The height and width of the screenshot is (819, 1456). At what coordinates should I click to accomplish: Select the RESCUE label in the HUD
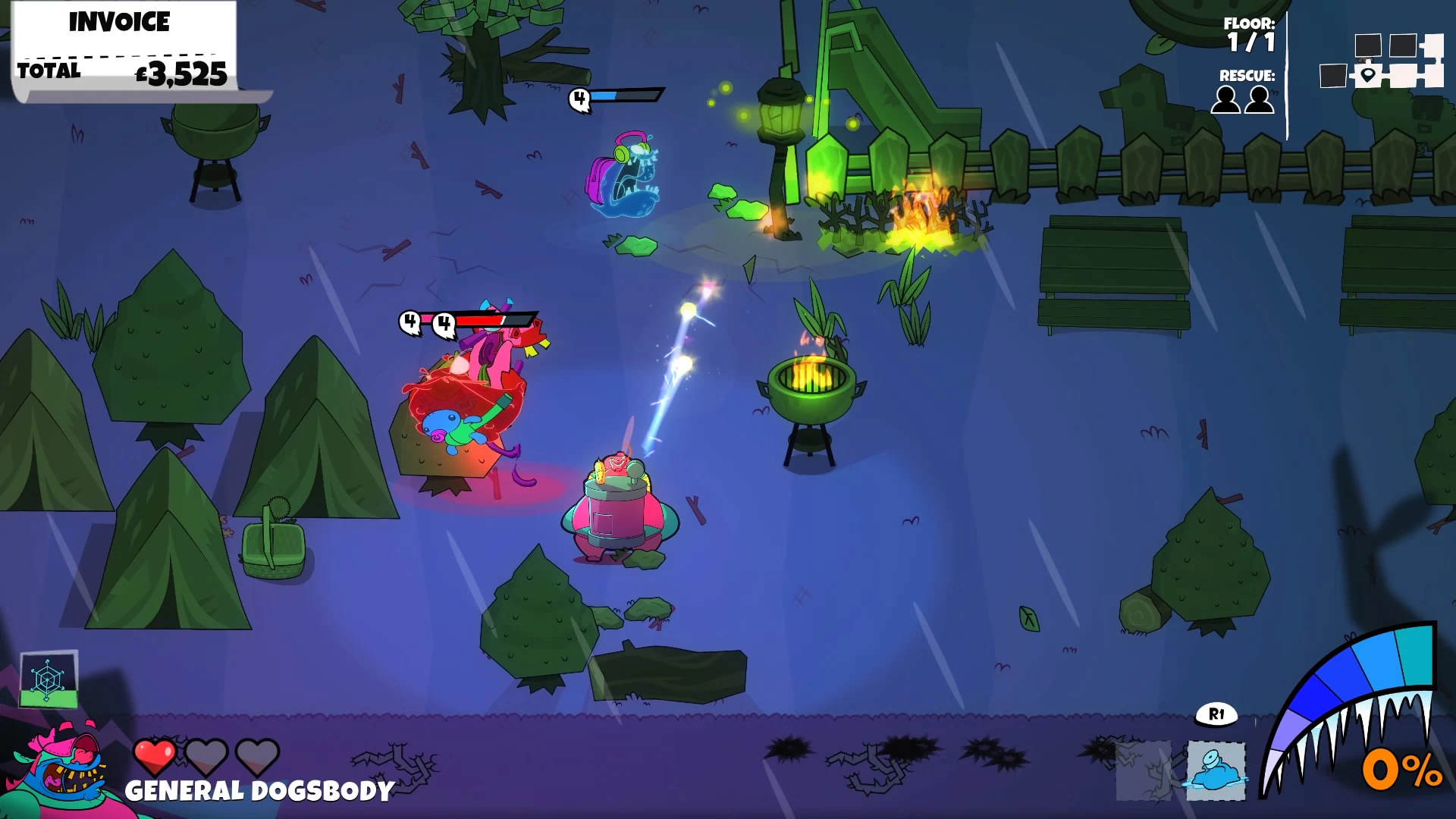[1247, 76]
